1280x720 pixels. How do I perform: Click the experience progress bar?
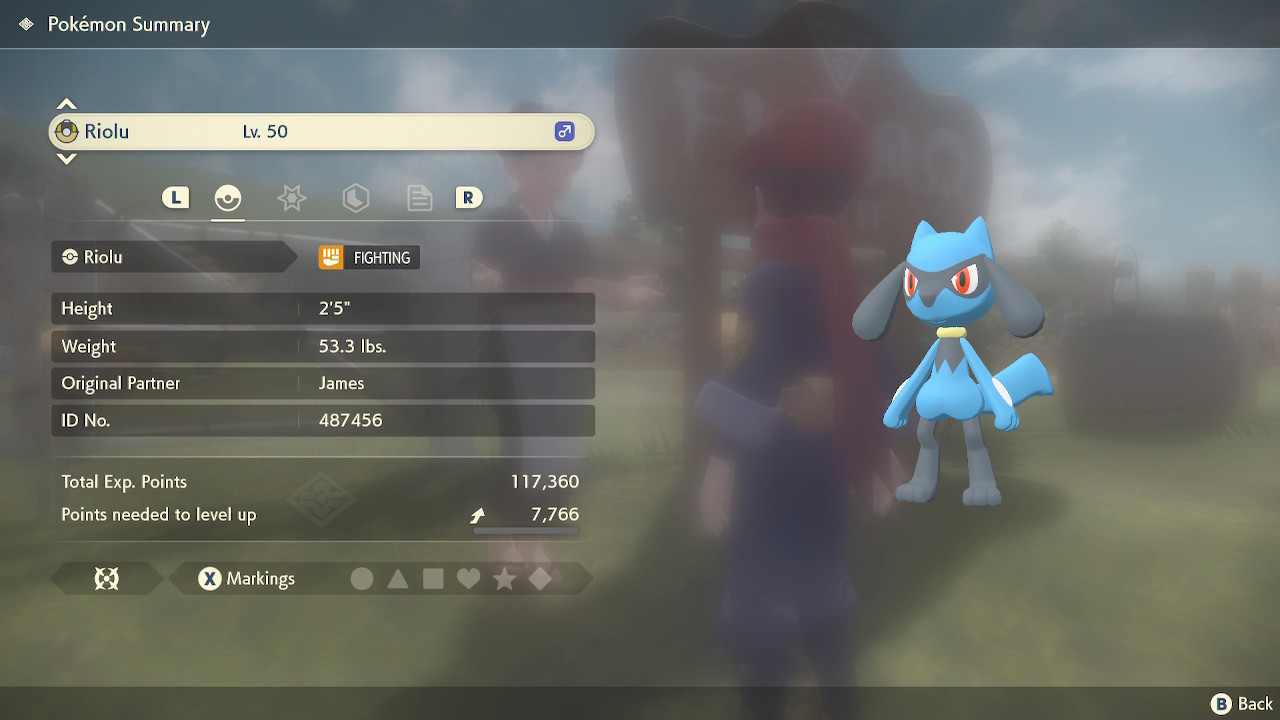tap(525, 532)
